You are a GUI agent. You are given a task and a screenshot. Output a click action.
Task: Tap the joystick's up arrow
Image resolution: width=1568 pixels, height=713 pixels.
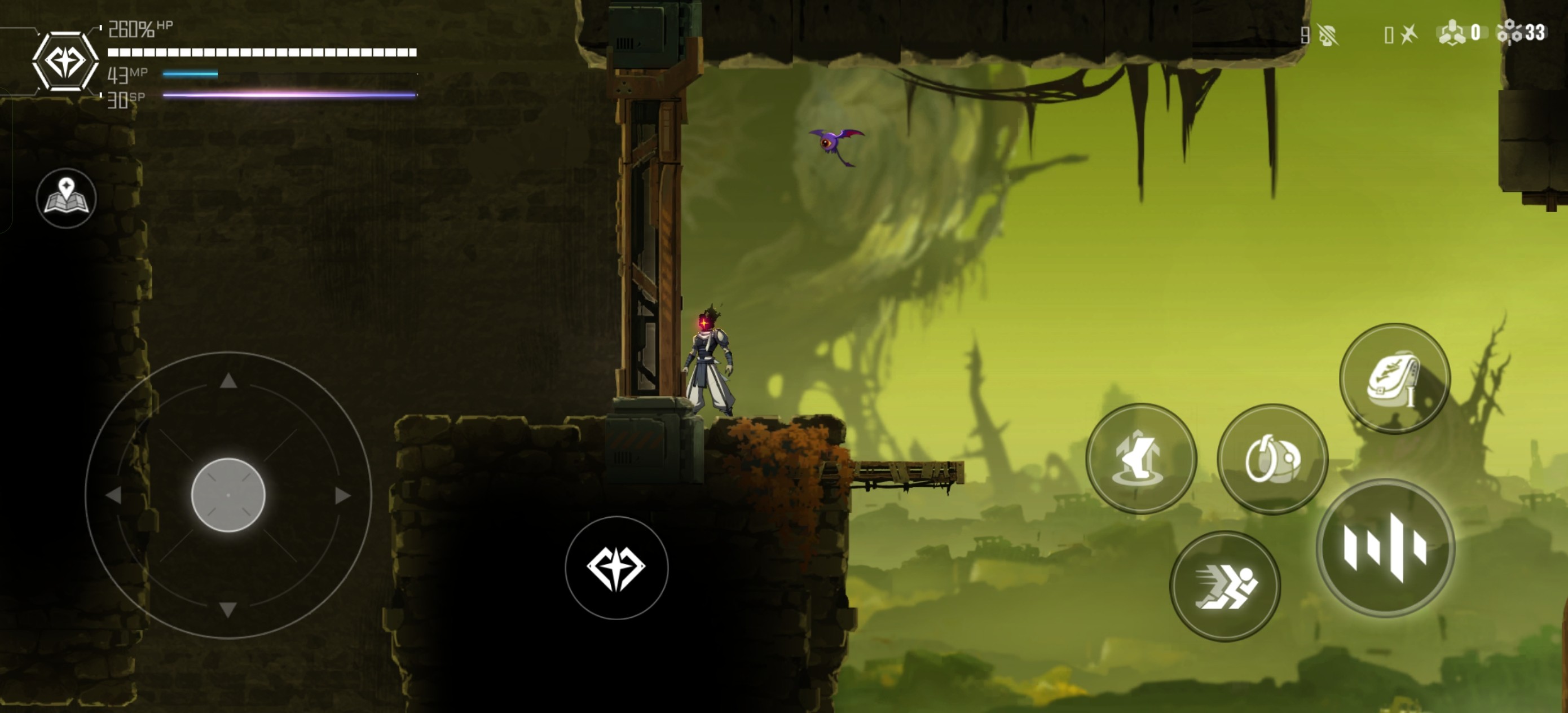pyautogui.click(x=228, y=381)
